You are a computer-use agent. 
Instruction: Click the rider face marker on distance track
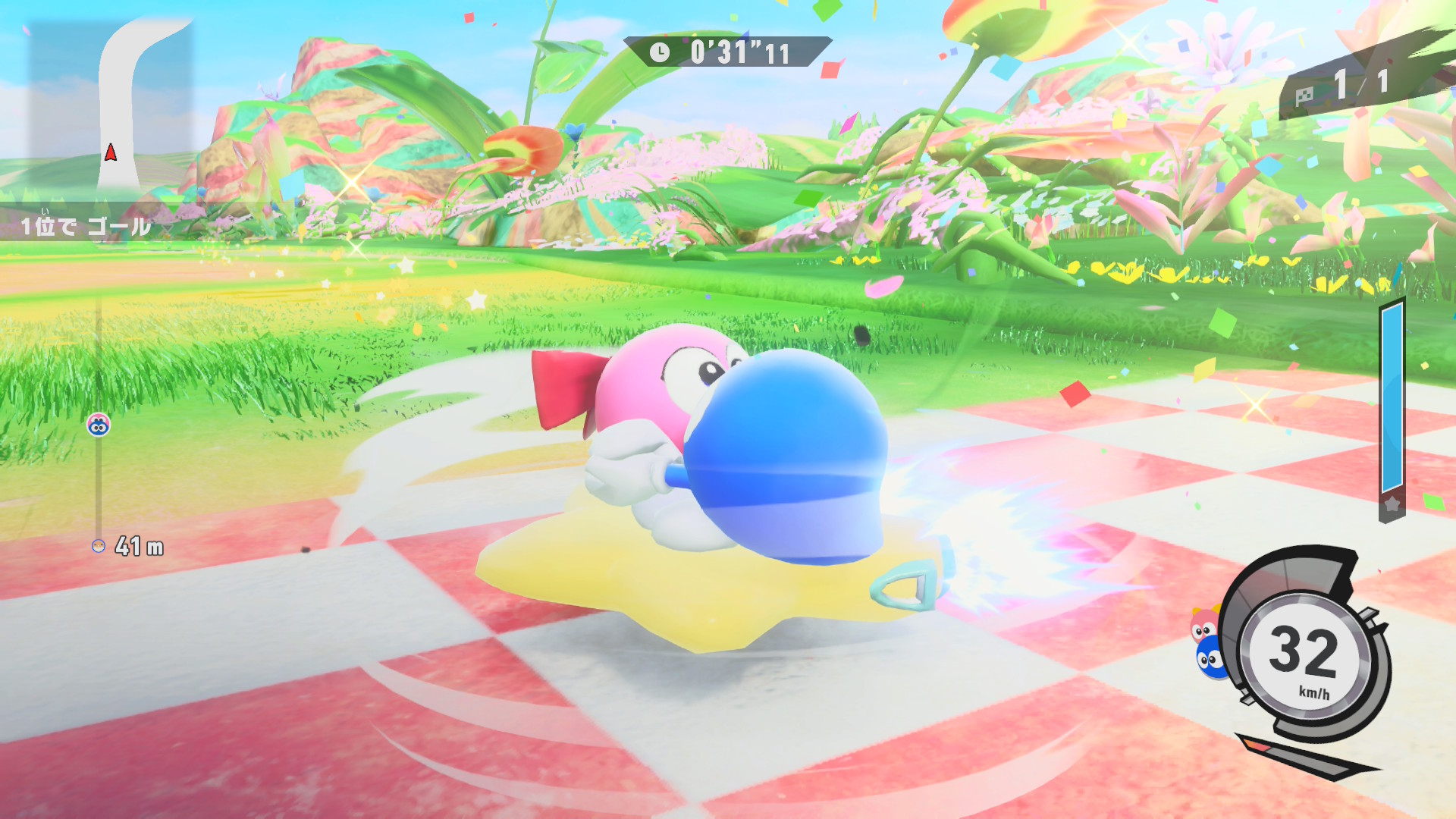(99, 425)
